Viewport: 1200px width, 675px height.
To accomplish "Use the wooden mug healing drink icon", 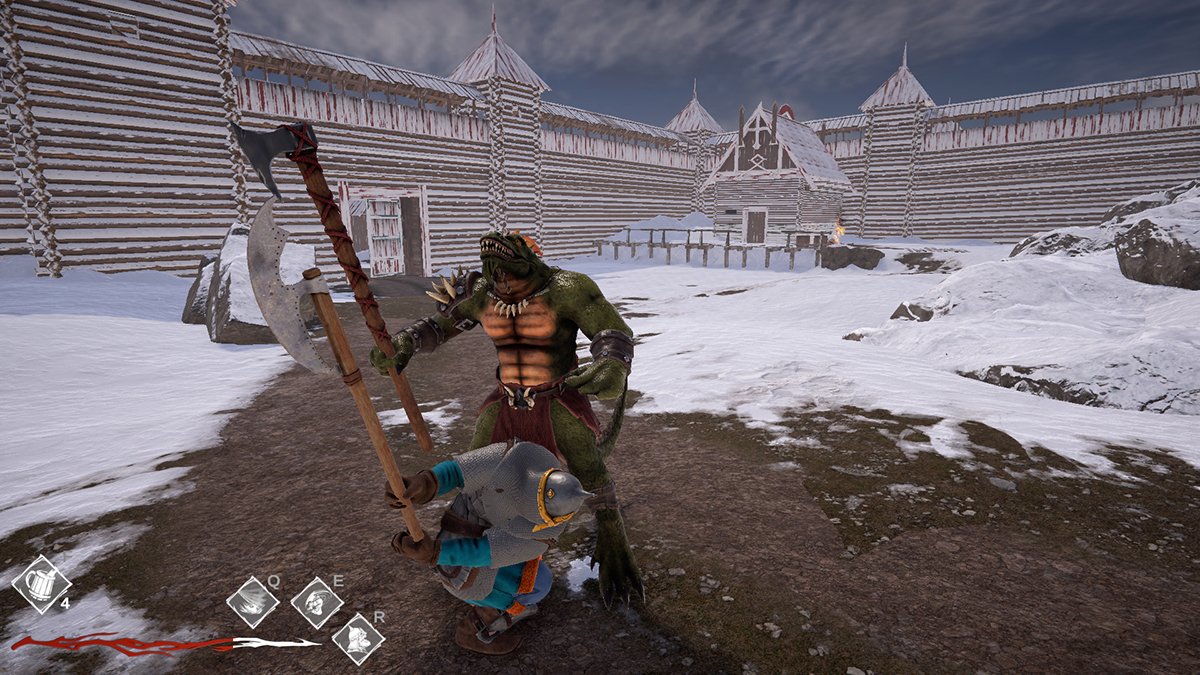I will tap(41, 584).
